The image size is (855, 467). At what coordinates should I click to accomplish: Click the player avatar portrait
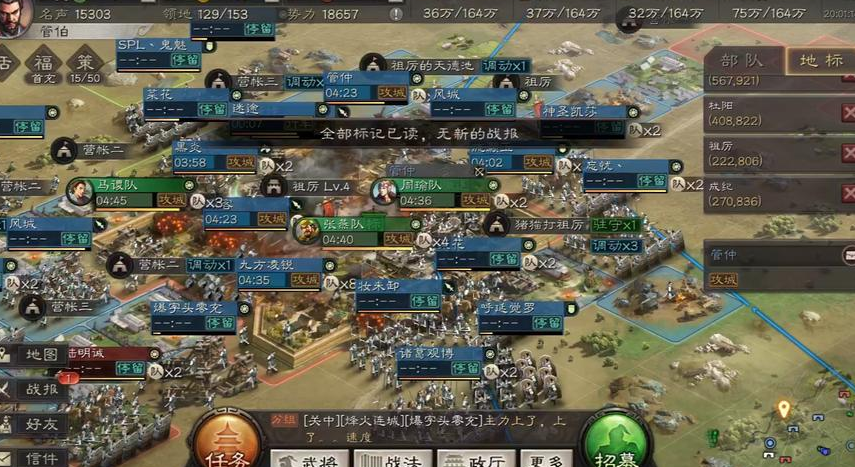(x=14, y=17)
